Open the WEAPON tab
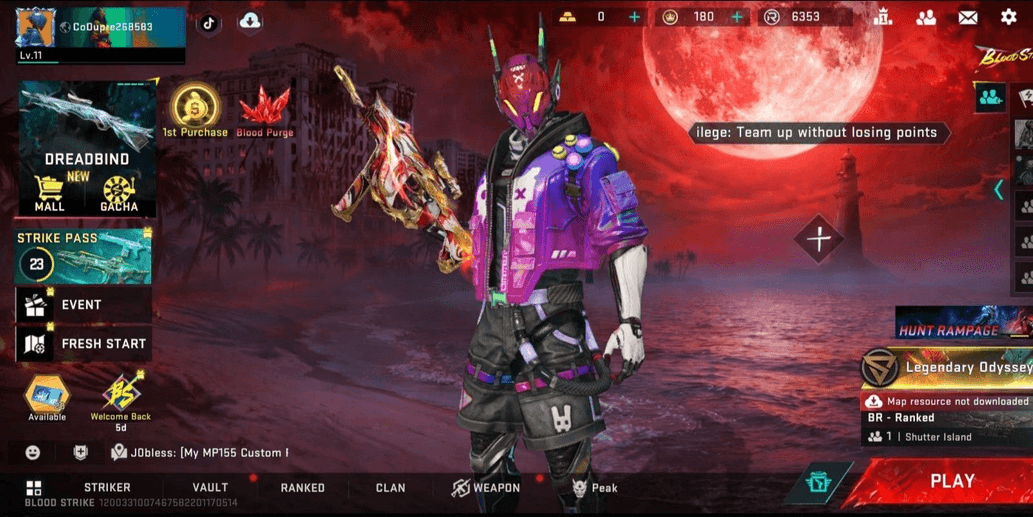1033x517 pixels. (486, 488)
